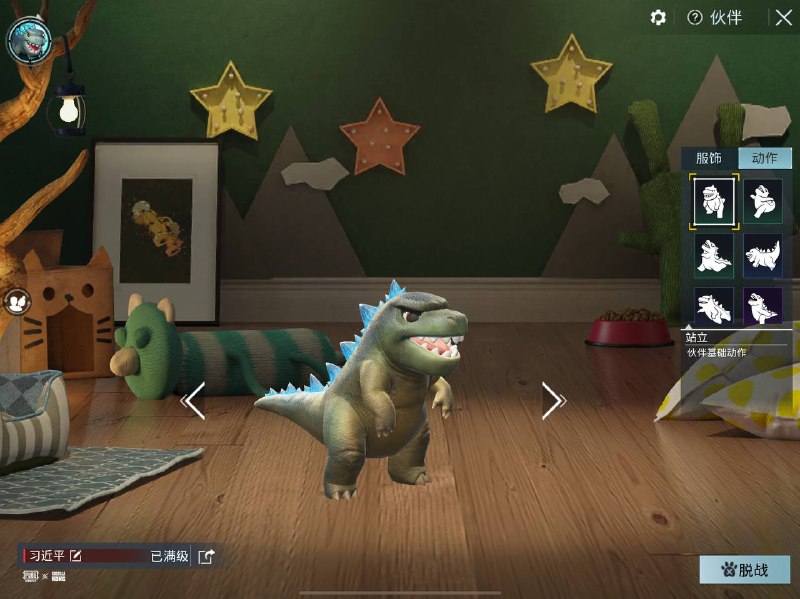Close the companion screen with the X

pos(782,18)
